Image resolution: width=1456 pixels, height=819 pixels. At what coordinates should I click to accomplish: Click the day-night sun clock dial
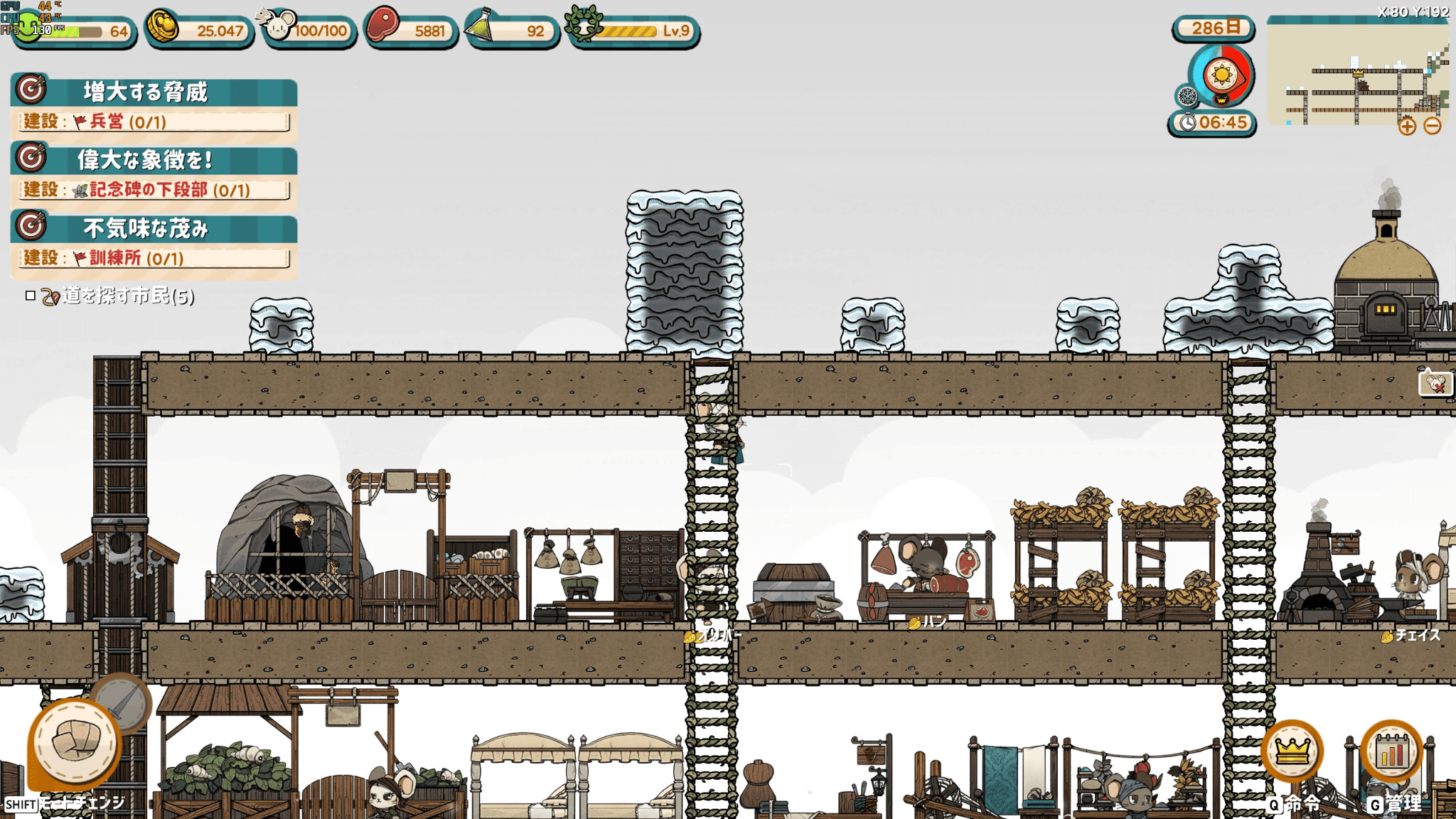pyautogui.click(x=1222, y=75)
